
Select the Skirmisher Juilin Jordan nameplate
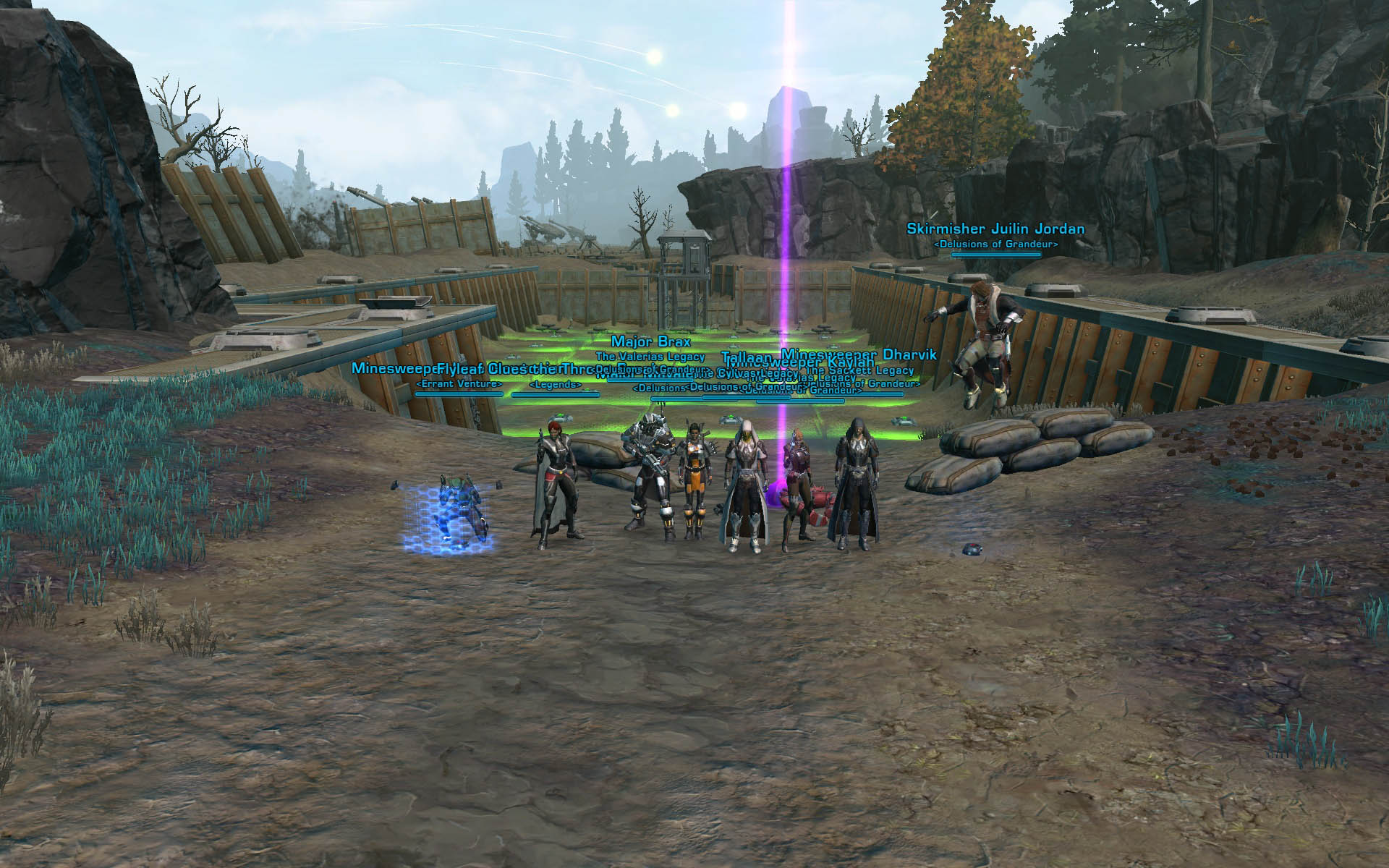(995, 229)
